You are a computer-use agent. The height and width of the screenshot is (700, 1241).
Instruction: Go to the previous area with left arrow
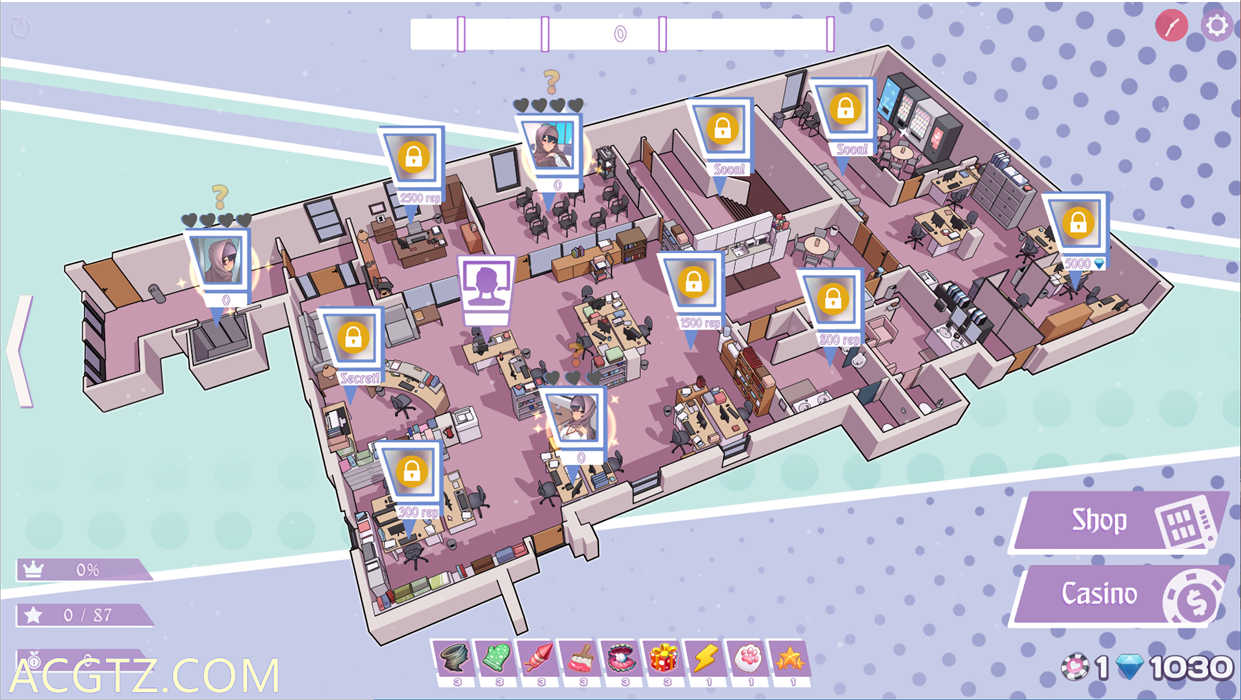[x=20, y=350]
